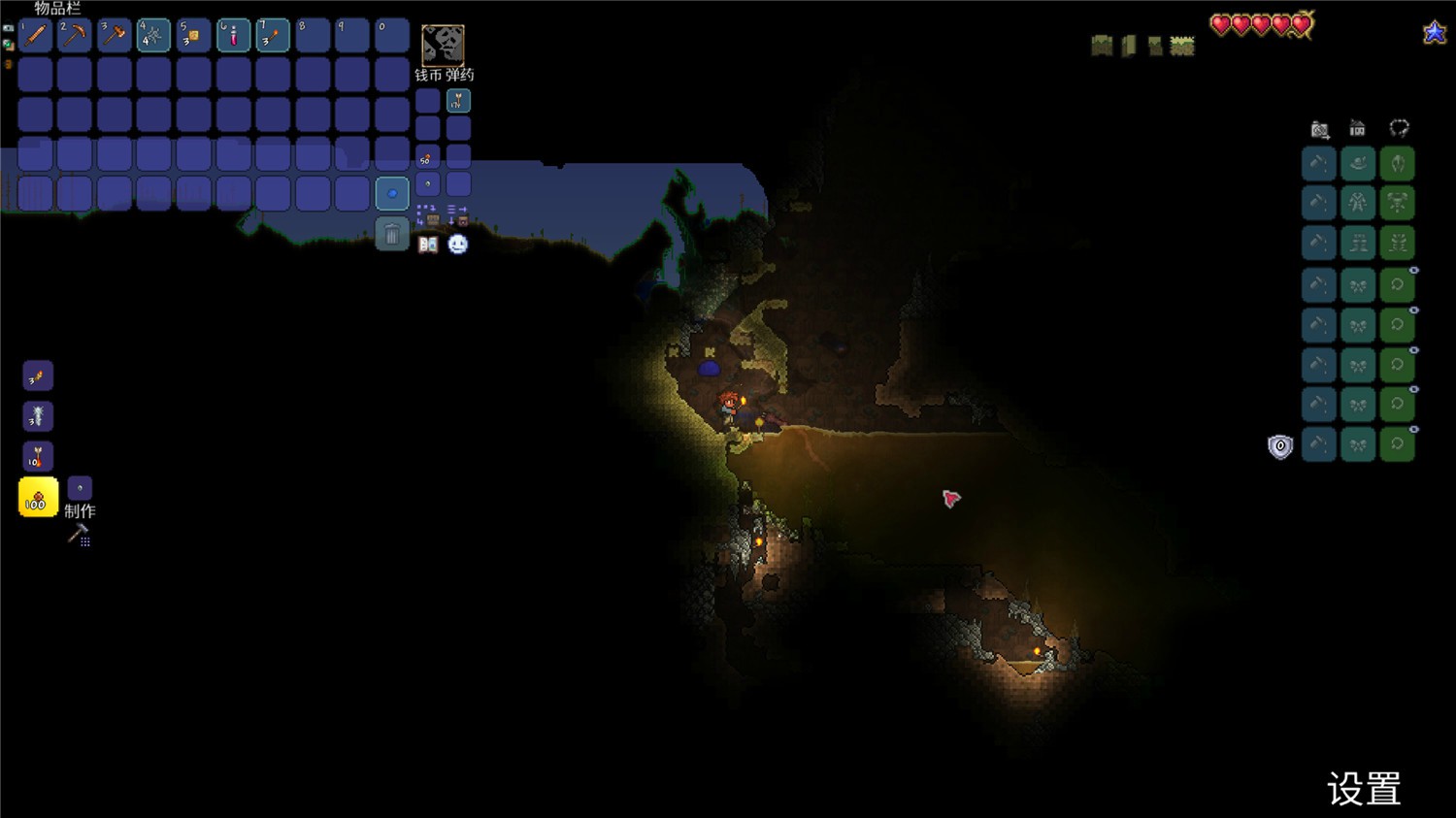Select the copper axe hotbar slot
The height and width of the screenshot is (818, 1456).
coord(115,35)
